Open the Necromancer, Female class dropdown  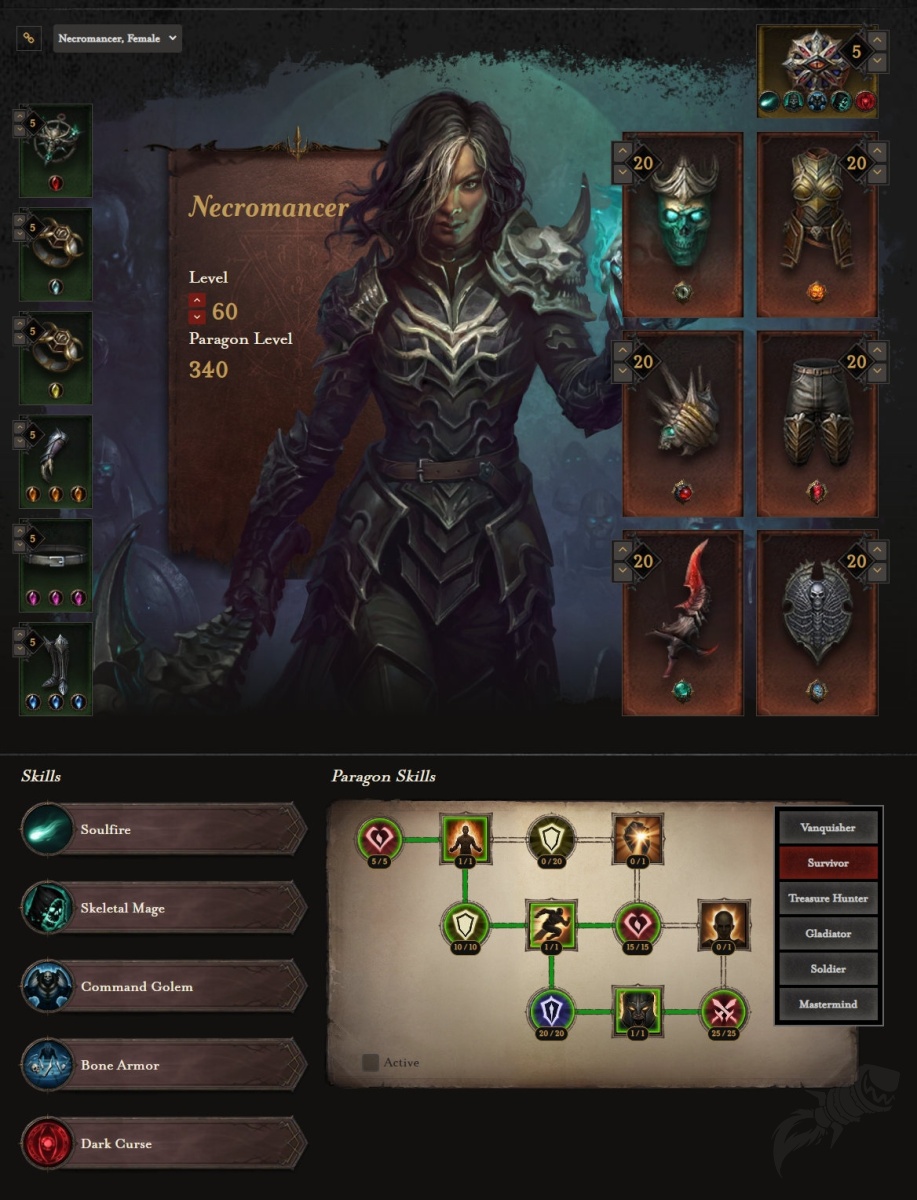point(117,39)
